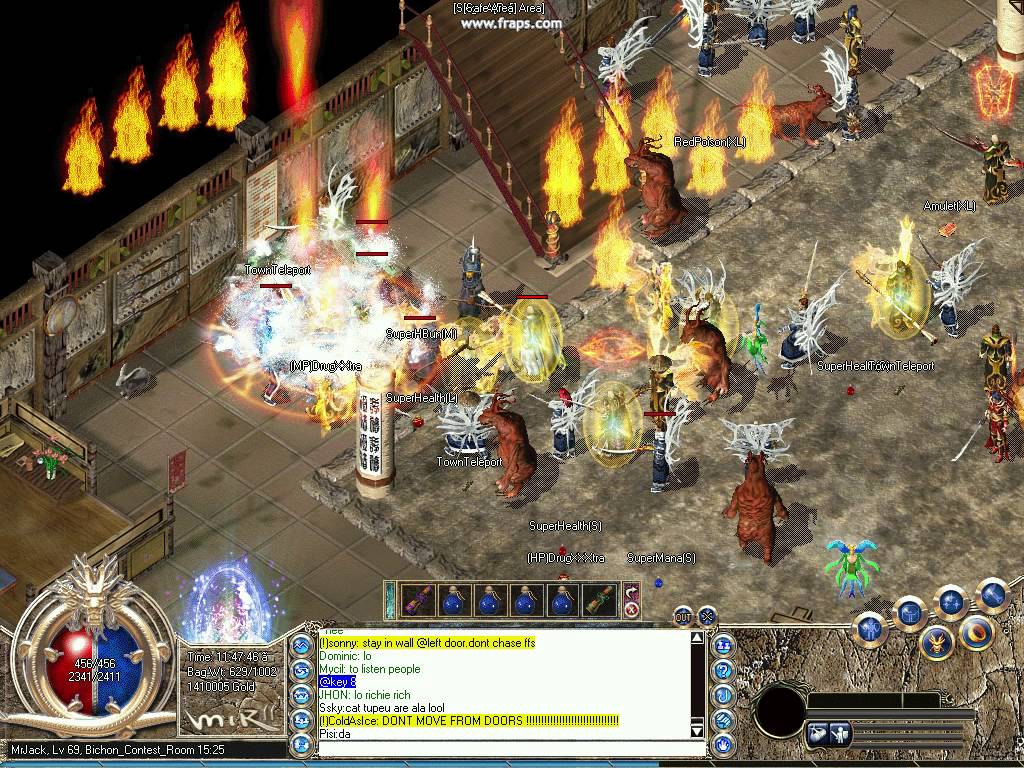This screenshot has height=768, width=1024.
Task: Close the belt bar with the red X
Action: (x=631, y=609)
